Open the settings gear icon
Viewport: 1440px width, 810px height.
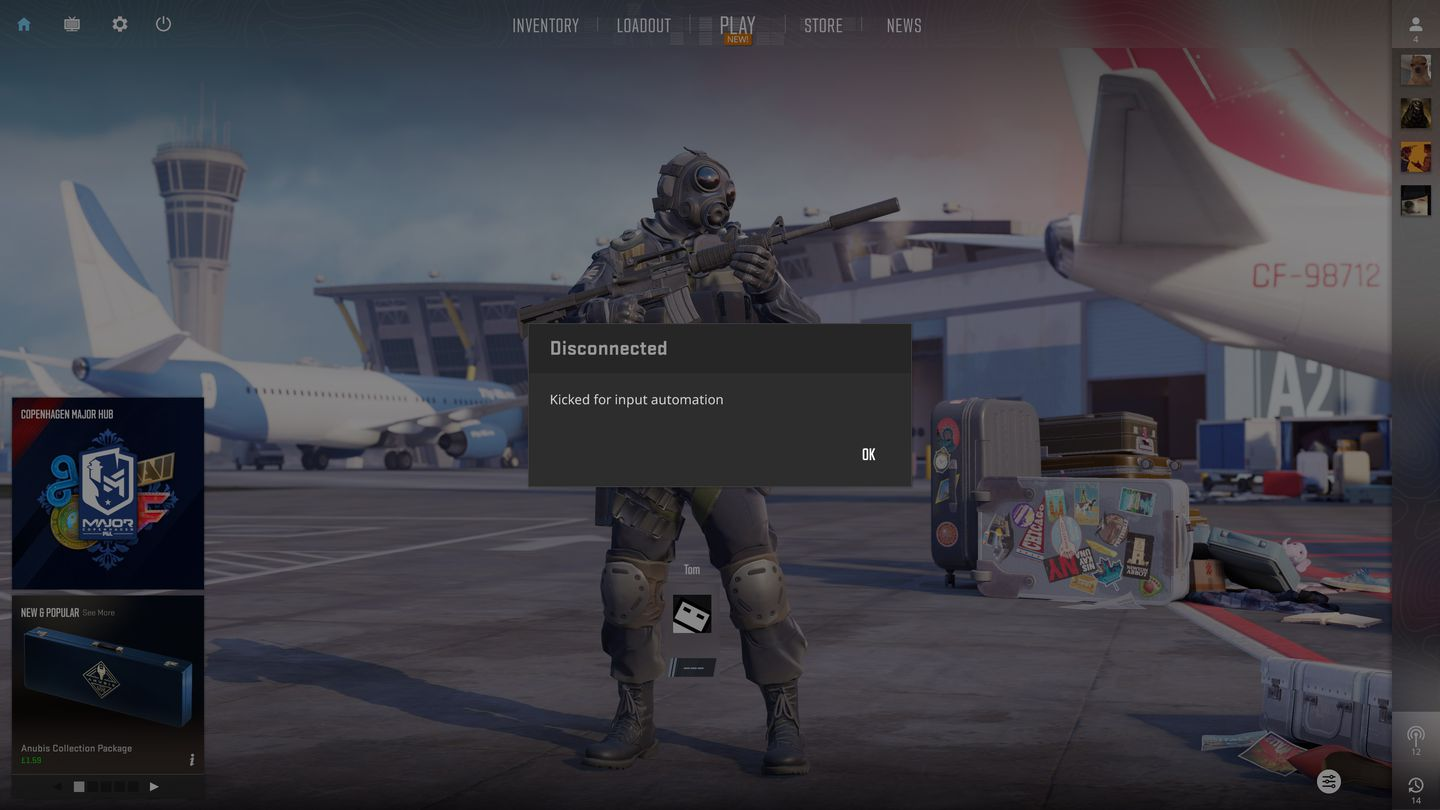click(x=120, y=24)
